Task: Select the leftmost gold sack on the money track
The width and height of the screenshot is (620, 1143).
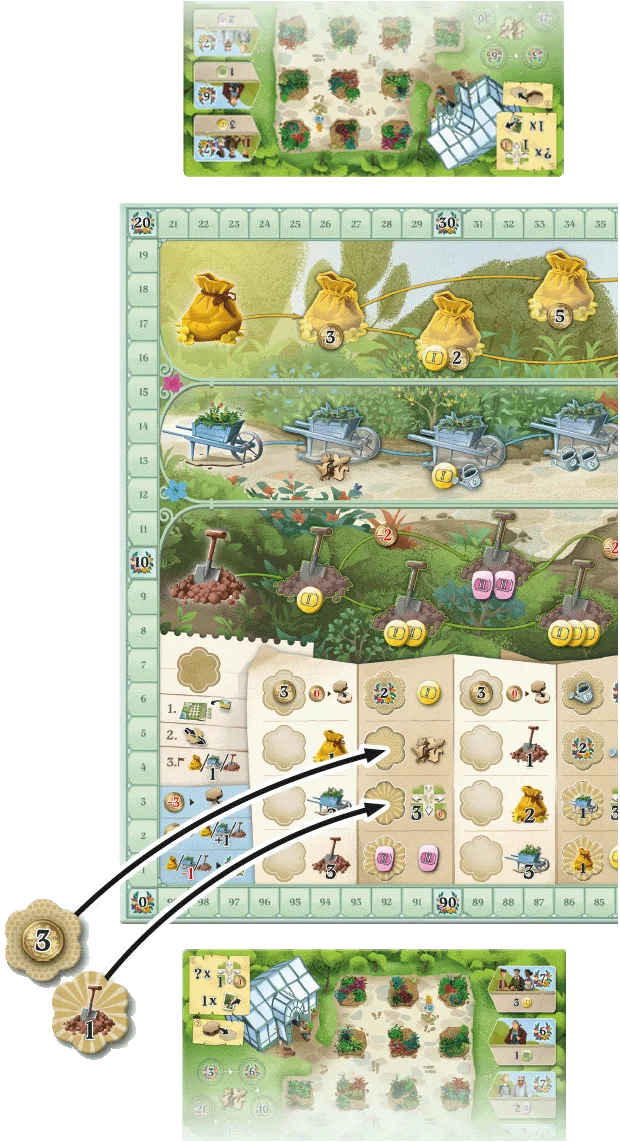Action: 213,306
